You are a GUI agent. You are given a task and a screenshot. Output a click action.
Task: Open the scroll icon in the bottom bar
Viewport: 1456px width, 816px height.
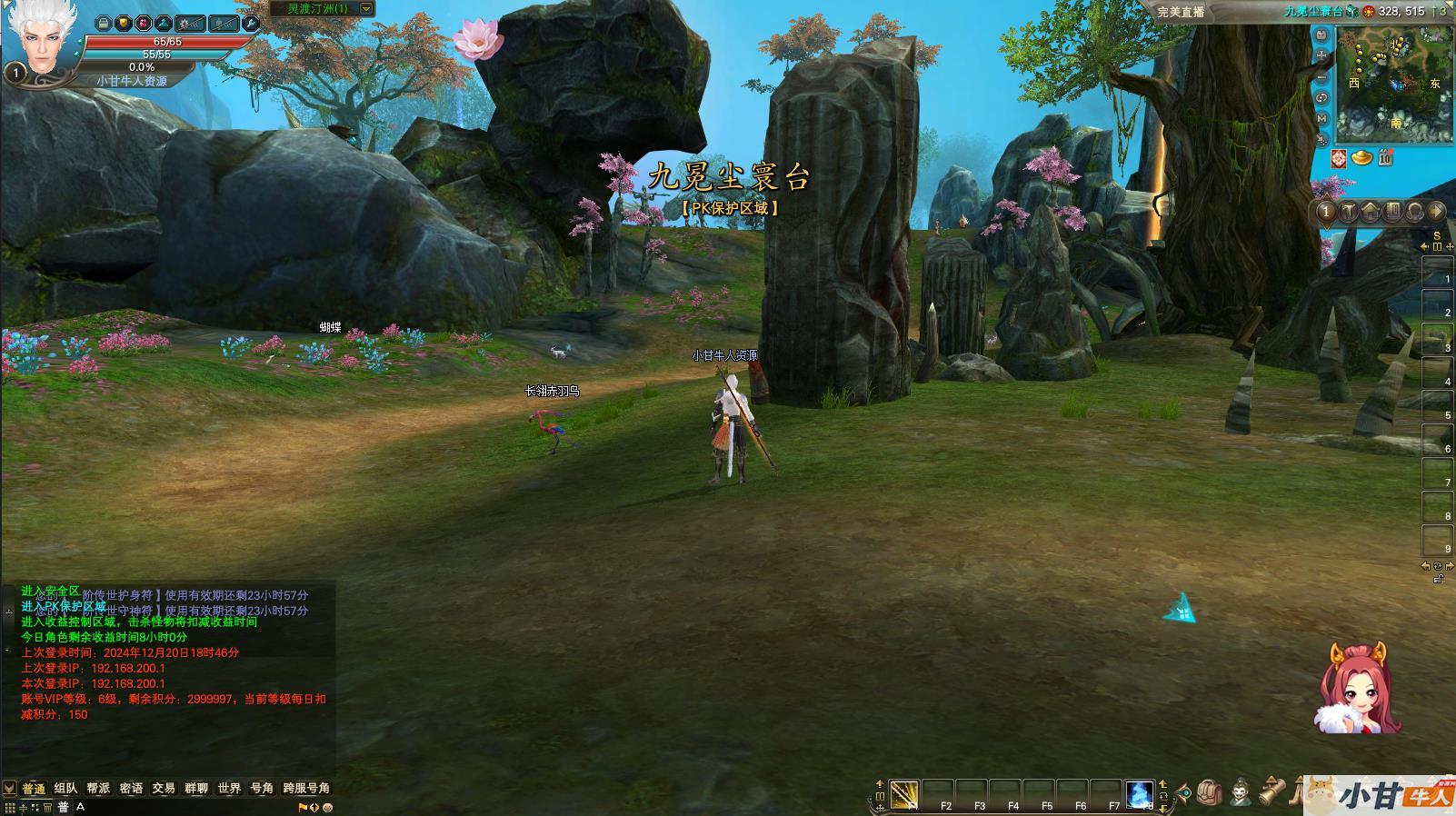pyautogui.click(x=1272, y=791)
